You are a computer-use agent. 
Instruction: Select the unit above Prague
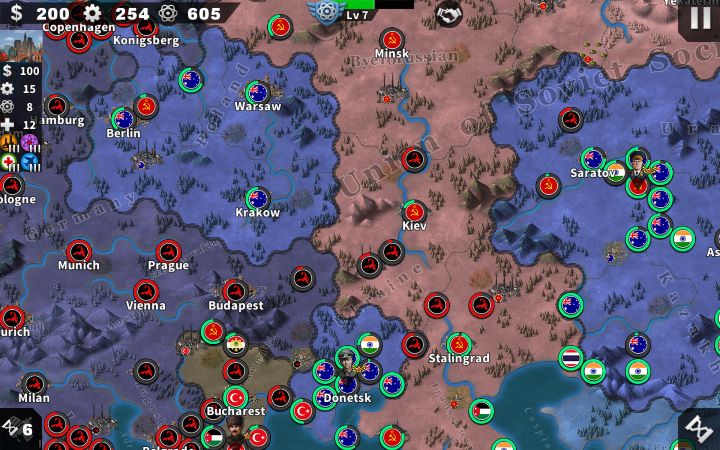167,252
